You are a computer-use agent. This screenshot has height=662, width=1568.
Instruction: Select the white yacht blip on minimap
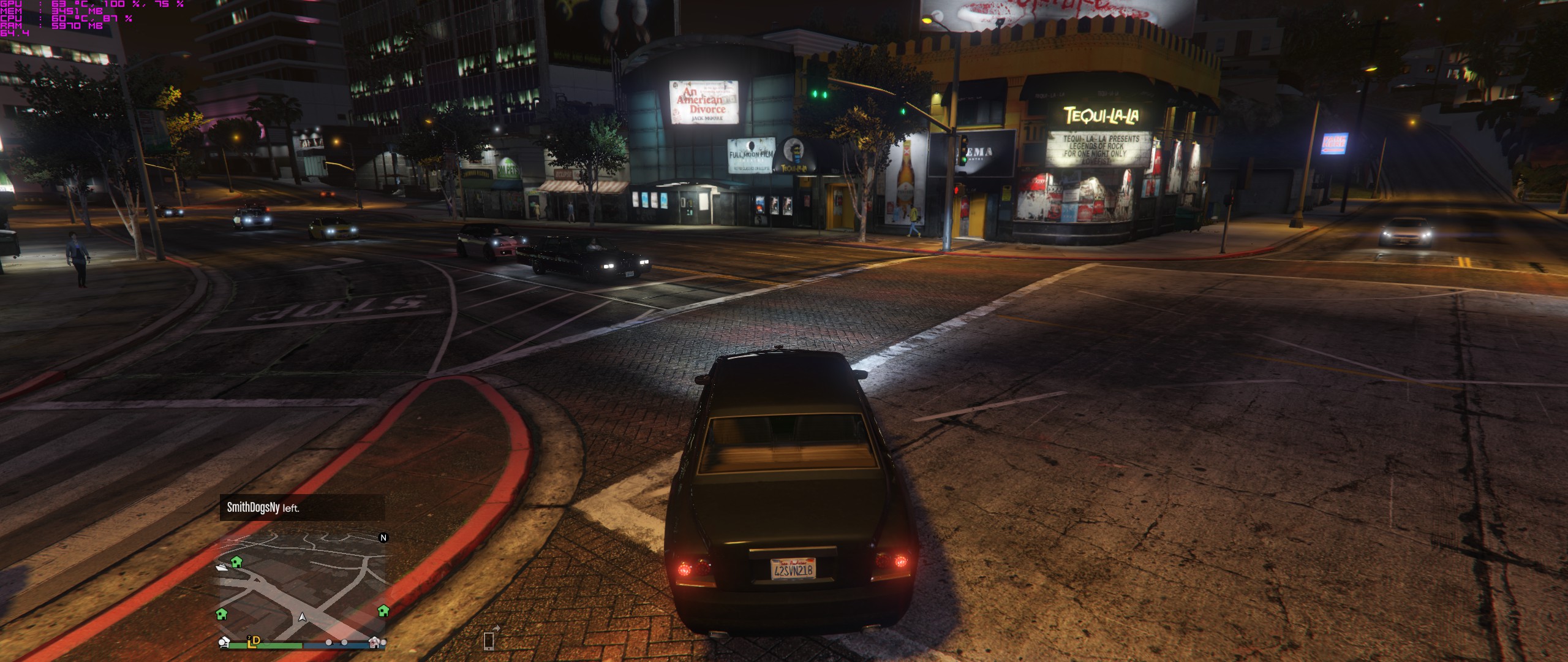click(x=222, y=567)
